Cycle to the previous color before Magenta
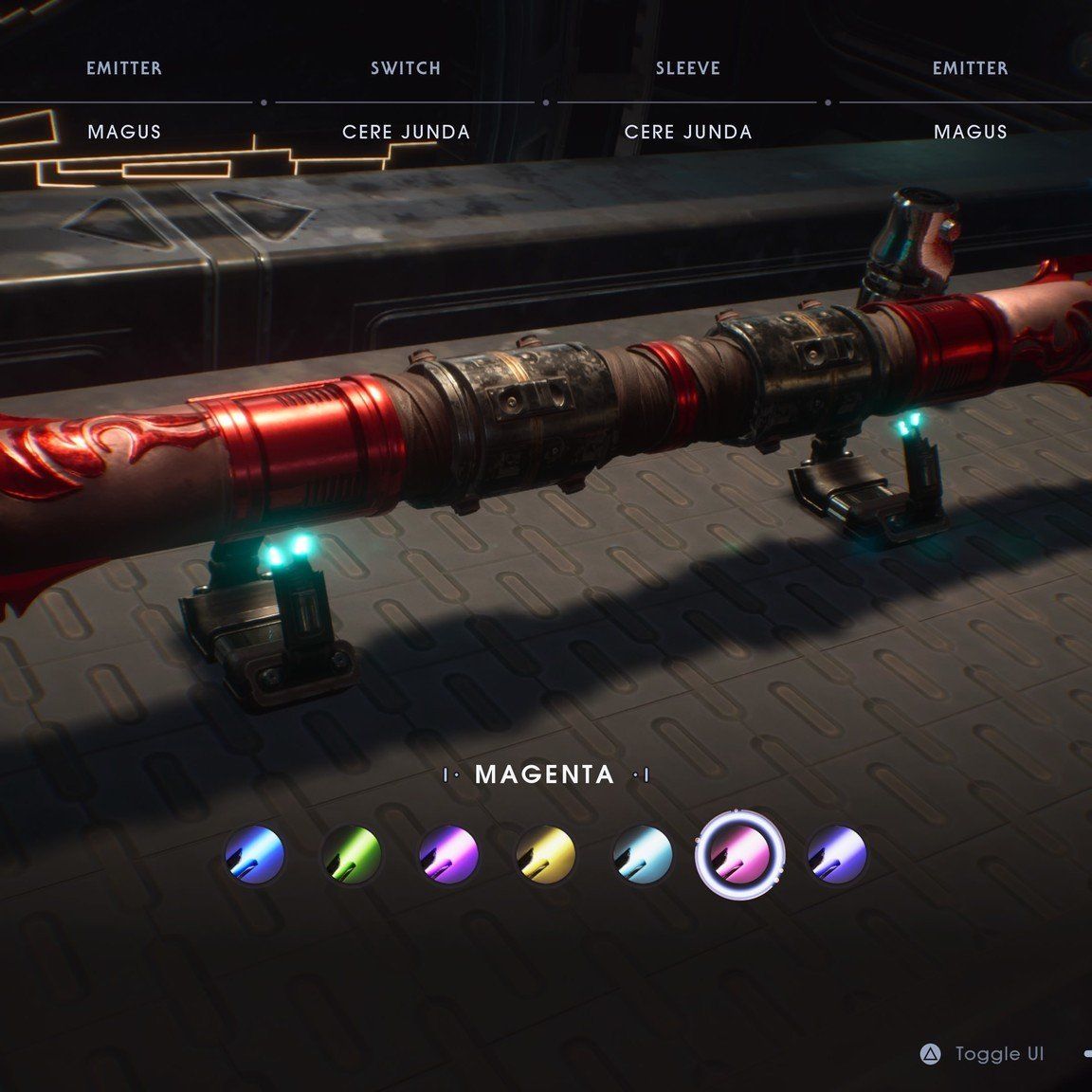This screenshot has width=1092, height=1092. pyautogui.click(x=451, y=776)
